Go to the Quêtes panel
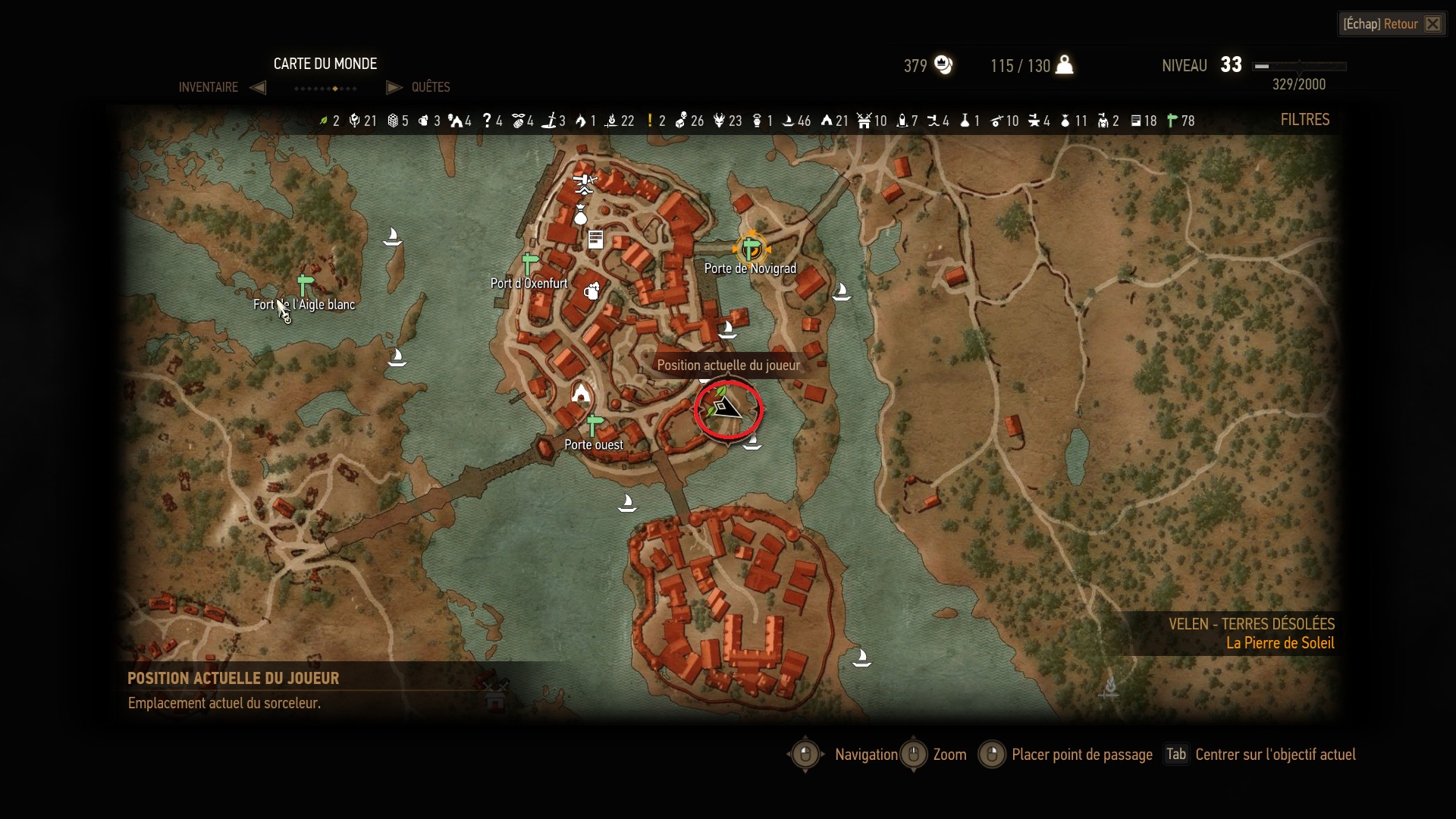The image size is (1456, 819). 430,87
